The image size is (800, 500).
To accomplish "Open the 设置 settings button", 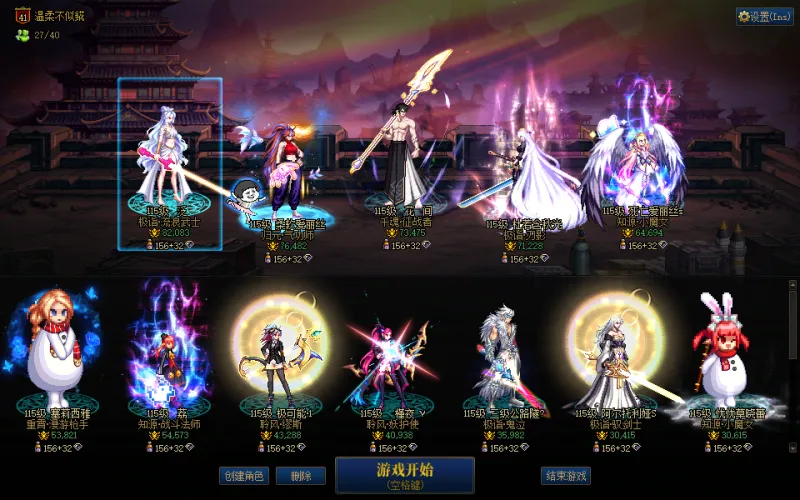I will click(765, 16).
